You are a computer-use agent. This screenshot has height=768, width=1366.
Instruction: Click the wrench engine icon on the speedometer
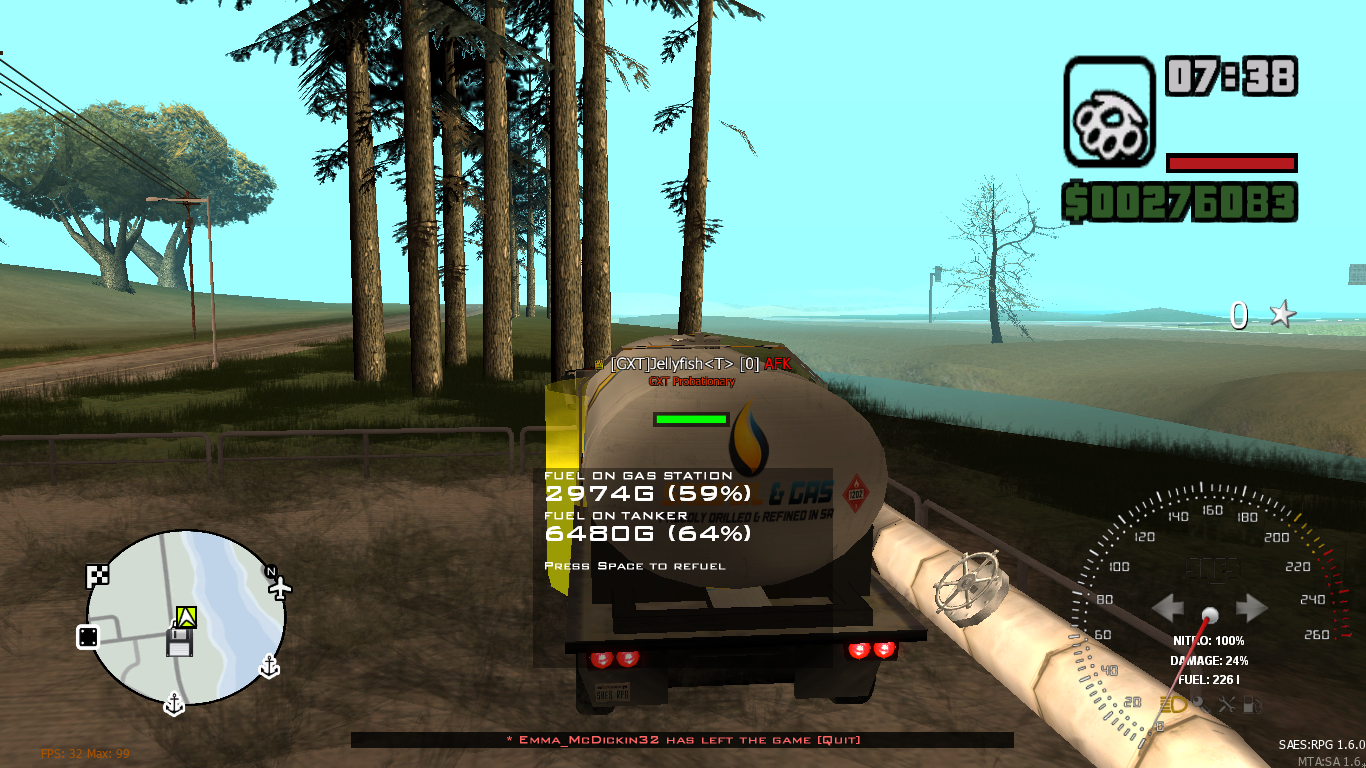tap(1200, 704)
